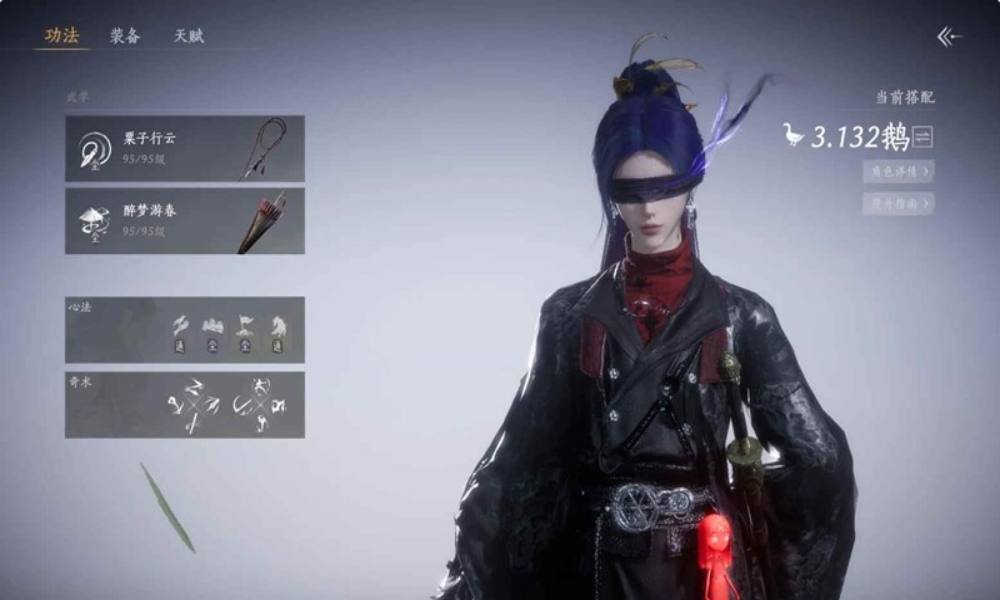Open the 心法 inner skills panel
The height and width of the screenshot is (600, 1000).
point(185,329)
